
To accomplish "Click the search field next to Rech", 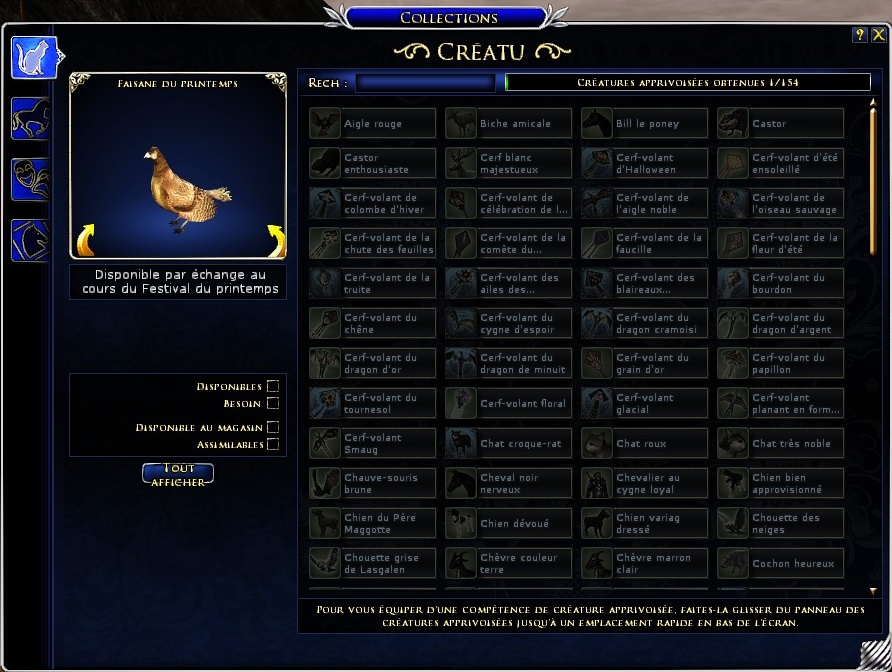I will pos(426,83).
